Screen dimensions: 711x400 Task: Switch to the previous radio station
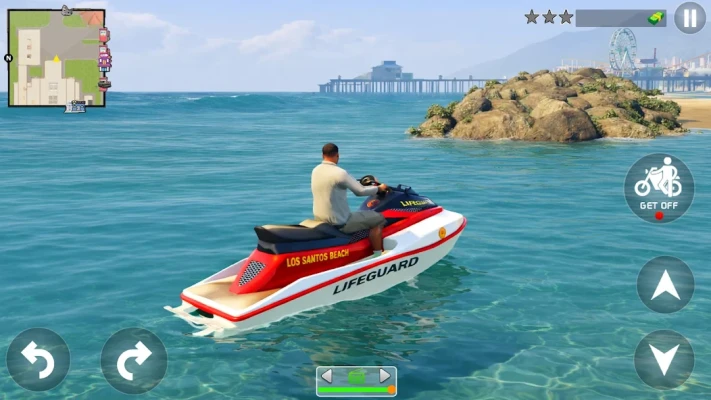click(x=327, y=376)
